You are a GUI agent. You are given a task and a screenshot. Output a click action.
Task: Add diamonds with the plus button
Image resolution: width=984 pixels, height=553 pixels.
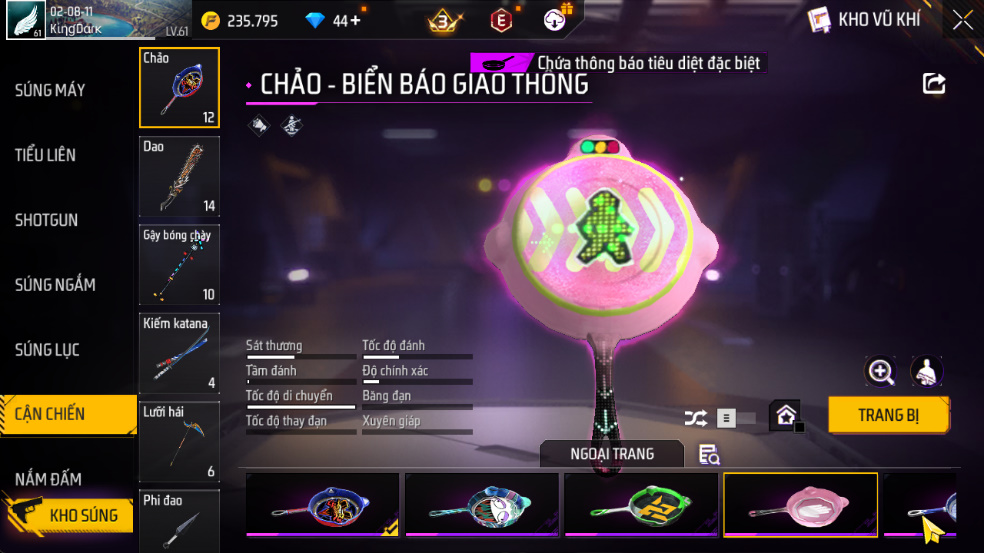click(x=356, y=20)
